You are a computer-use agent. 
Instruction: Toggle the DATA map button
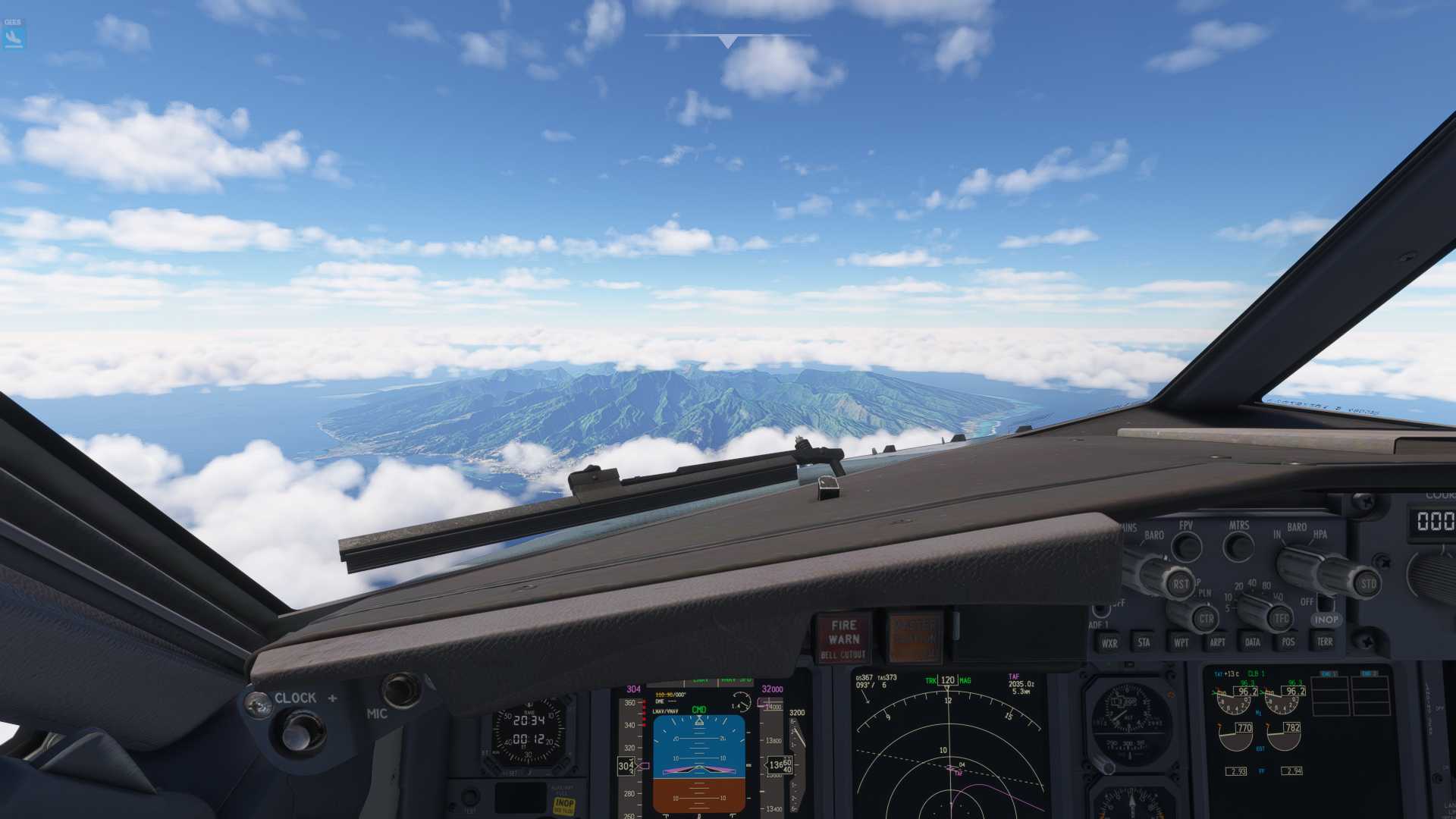(x=1253, y=642)
